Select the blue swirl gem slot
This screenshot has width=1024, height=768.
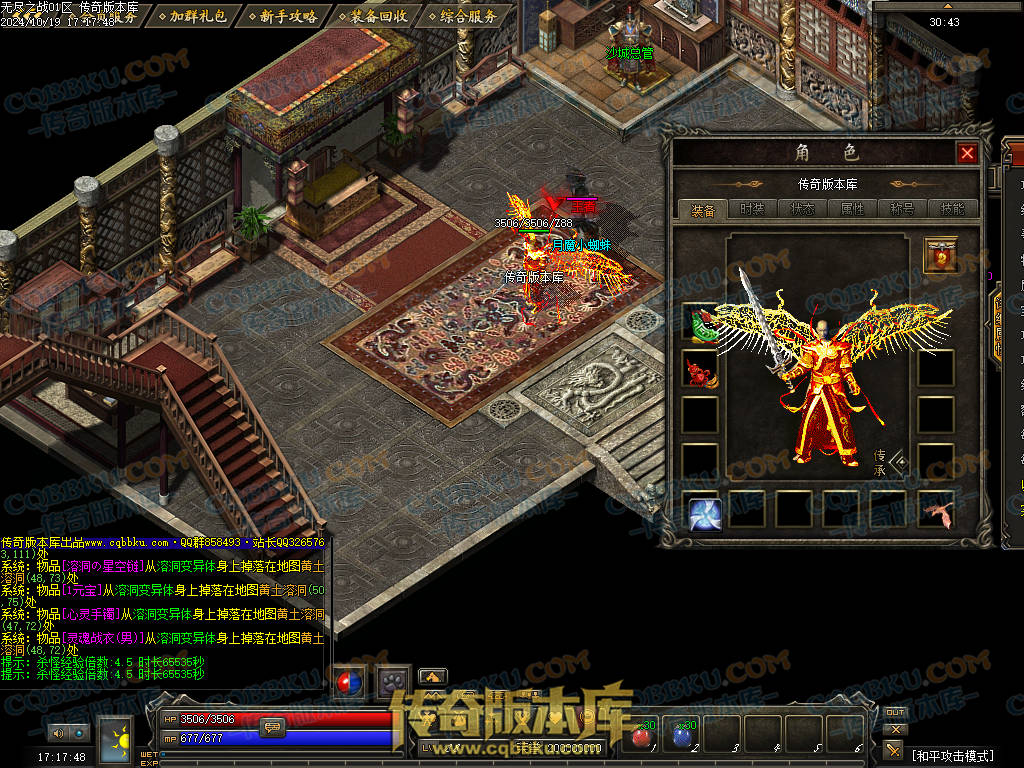click(x=705, y=513)
